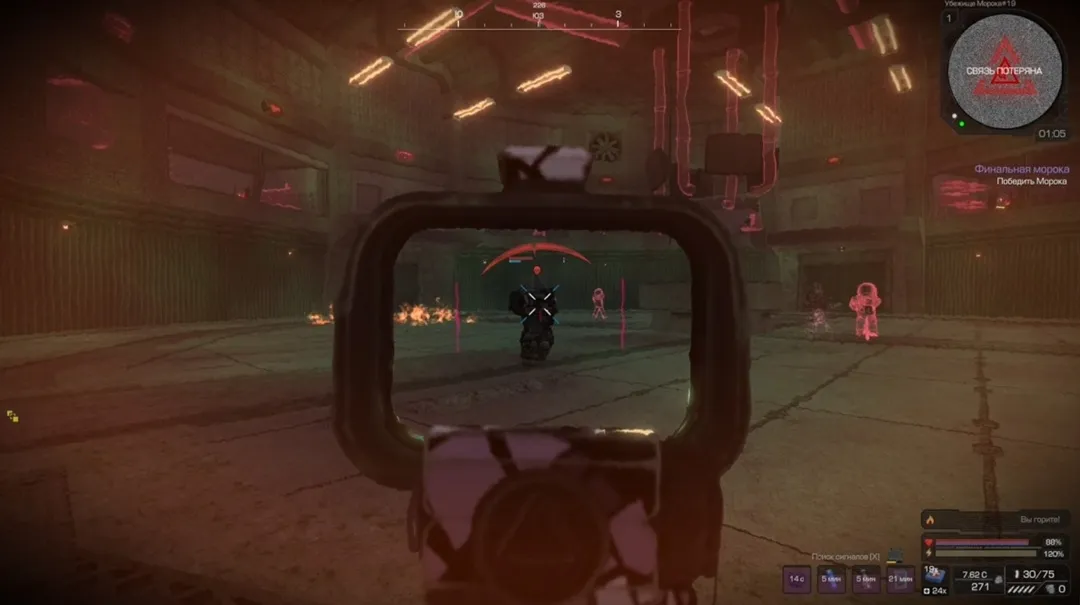Click the 21 мин buff slot
1080x605 pixels.
pos(900,578)
